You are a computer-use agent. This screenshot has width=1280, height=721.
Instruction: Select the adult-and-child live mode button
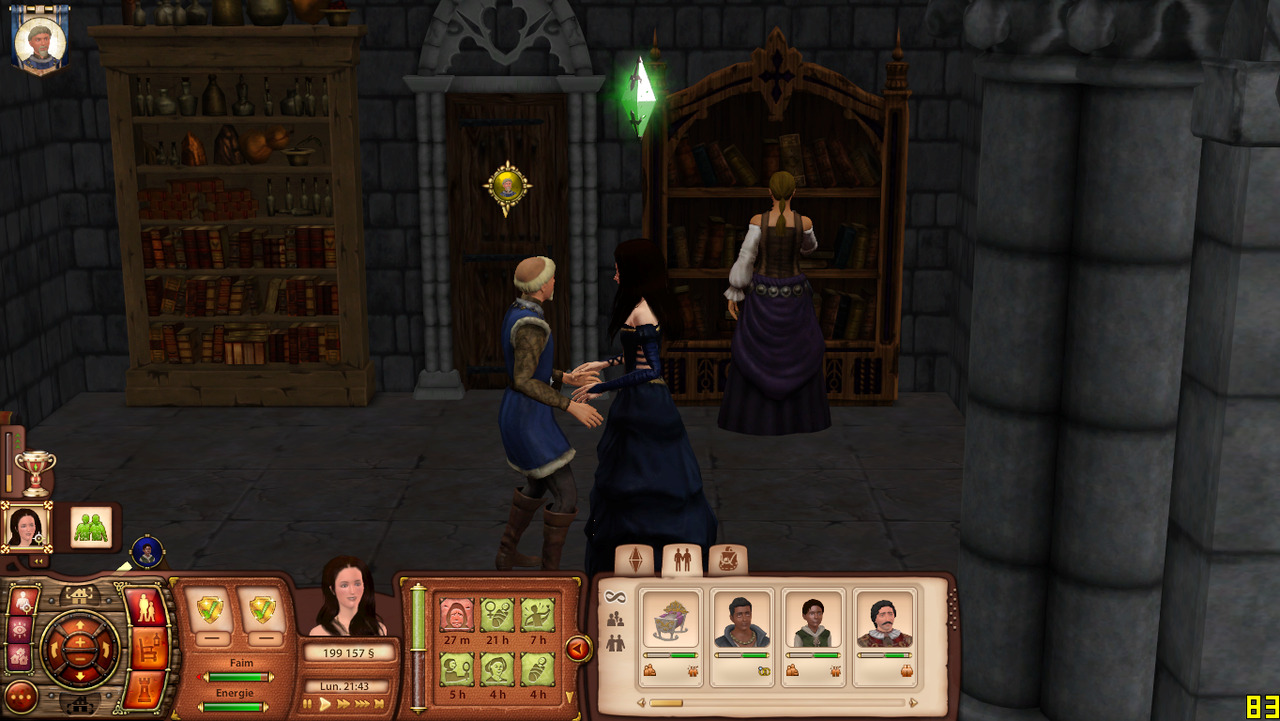coord(146,608)
